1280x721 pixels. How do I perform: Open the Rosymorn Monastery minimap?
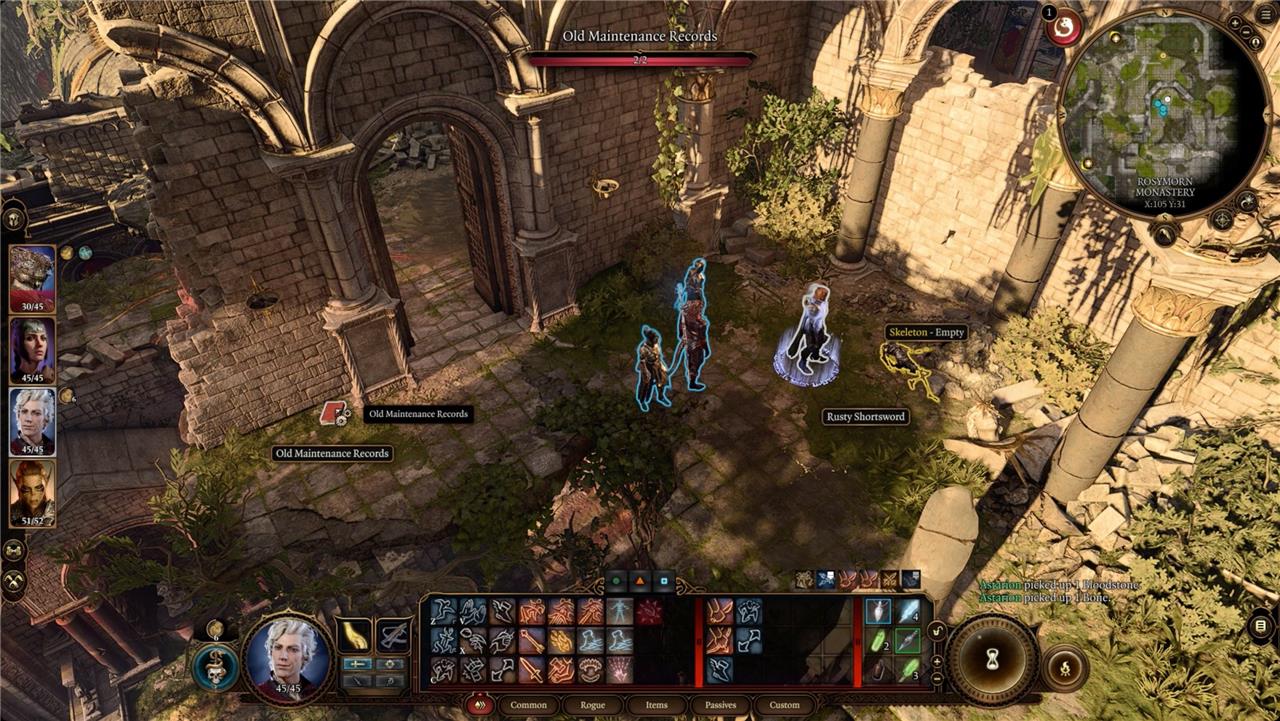point(1163,112)
